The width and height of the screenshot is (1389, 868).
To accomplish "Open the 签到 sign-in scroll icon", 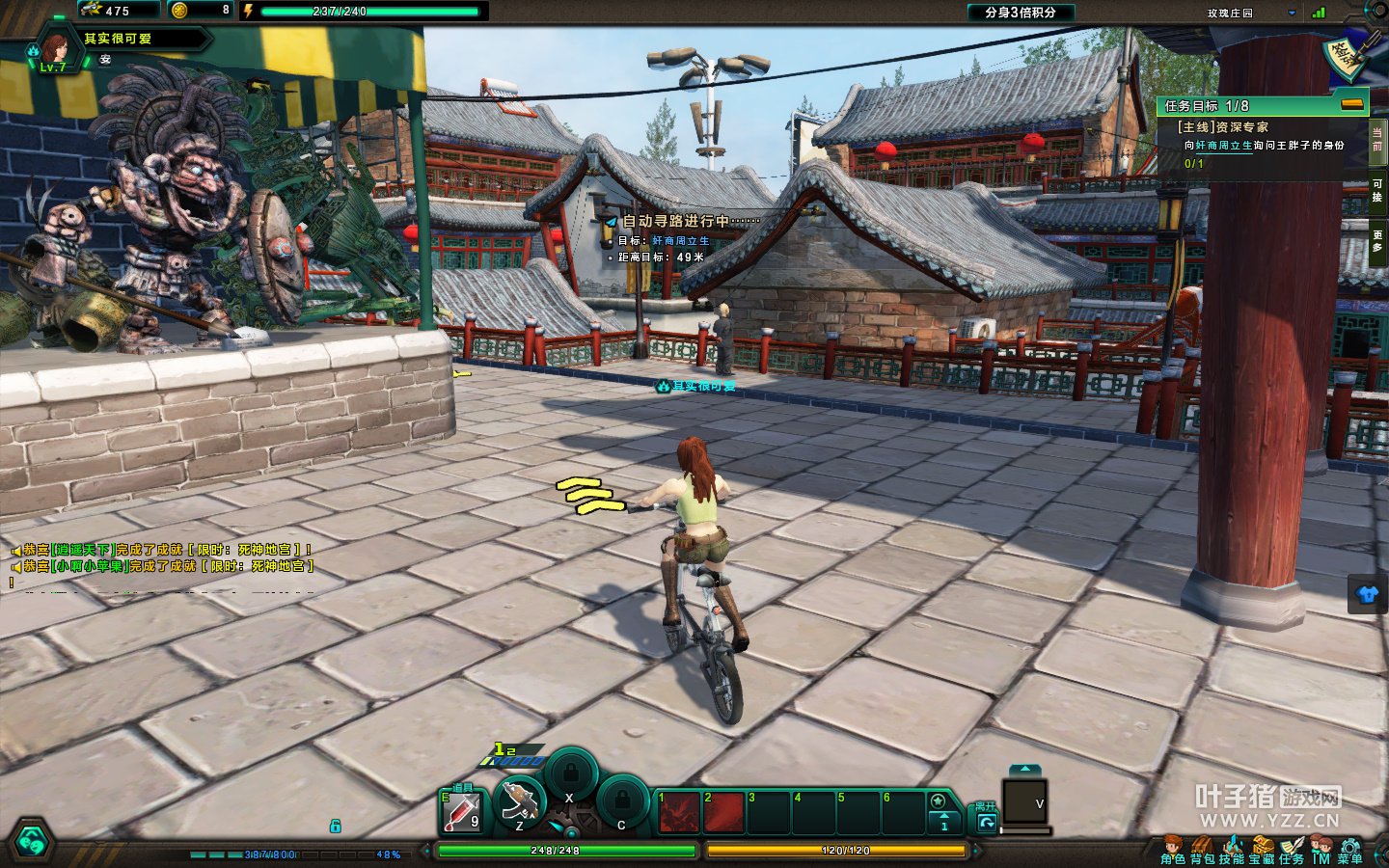I will [1346, 56].
